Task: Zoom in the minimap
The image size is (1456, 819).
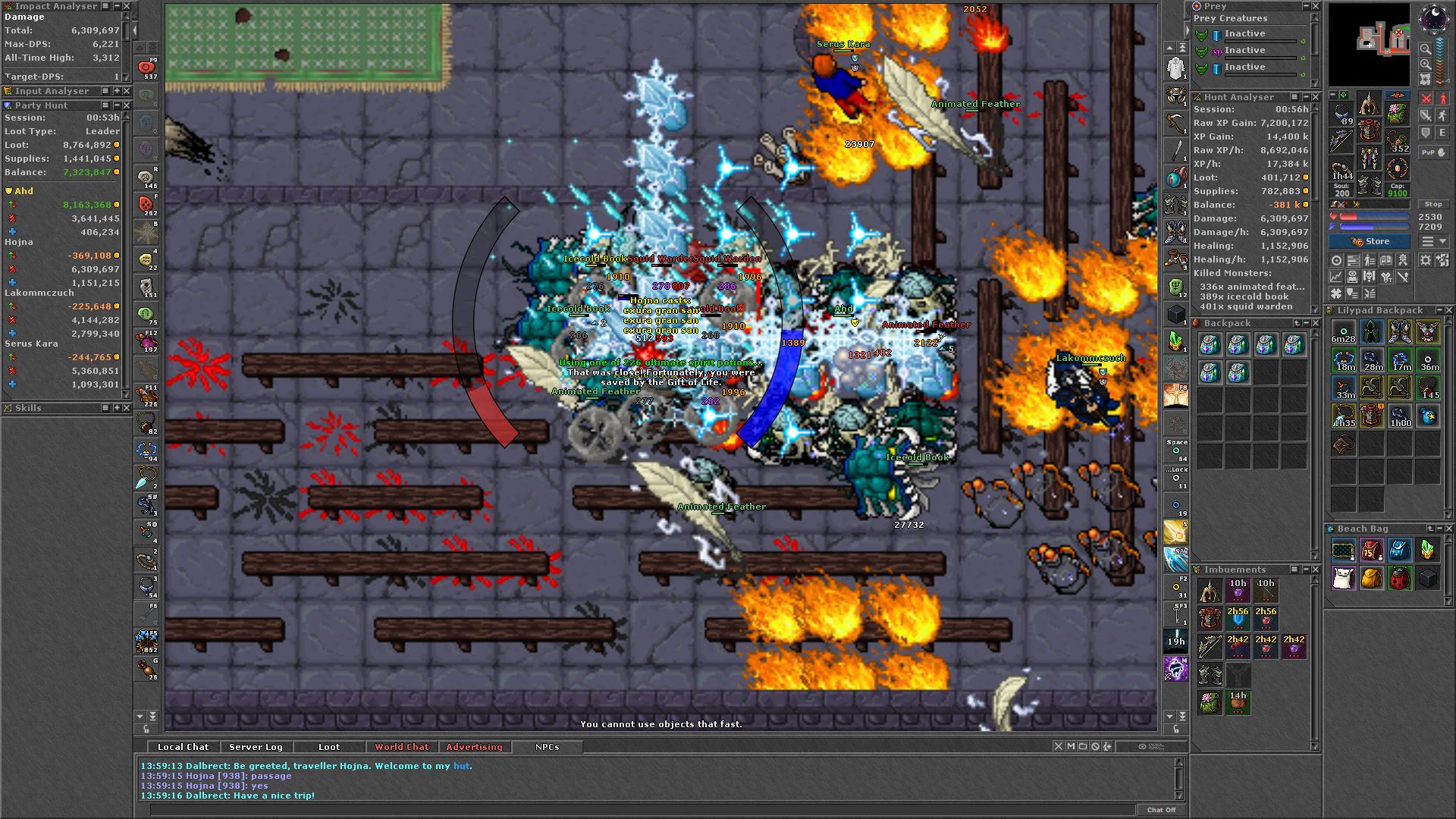Action: pos(1426,64)
